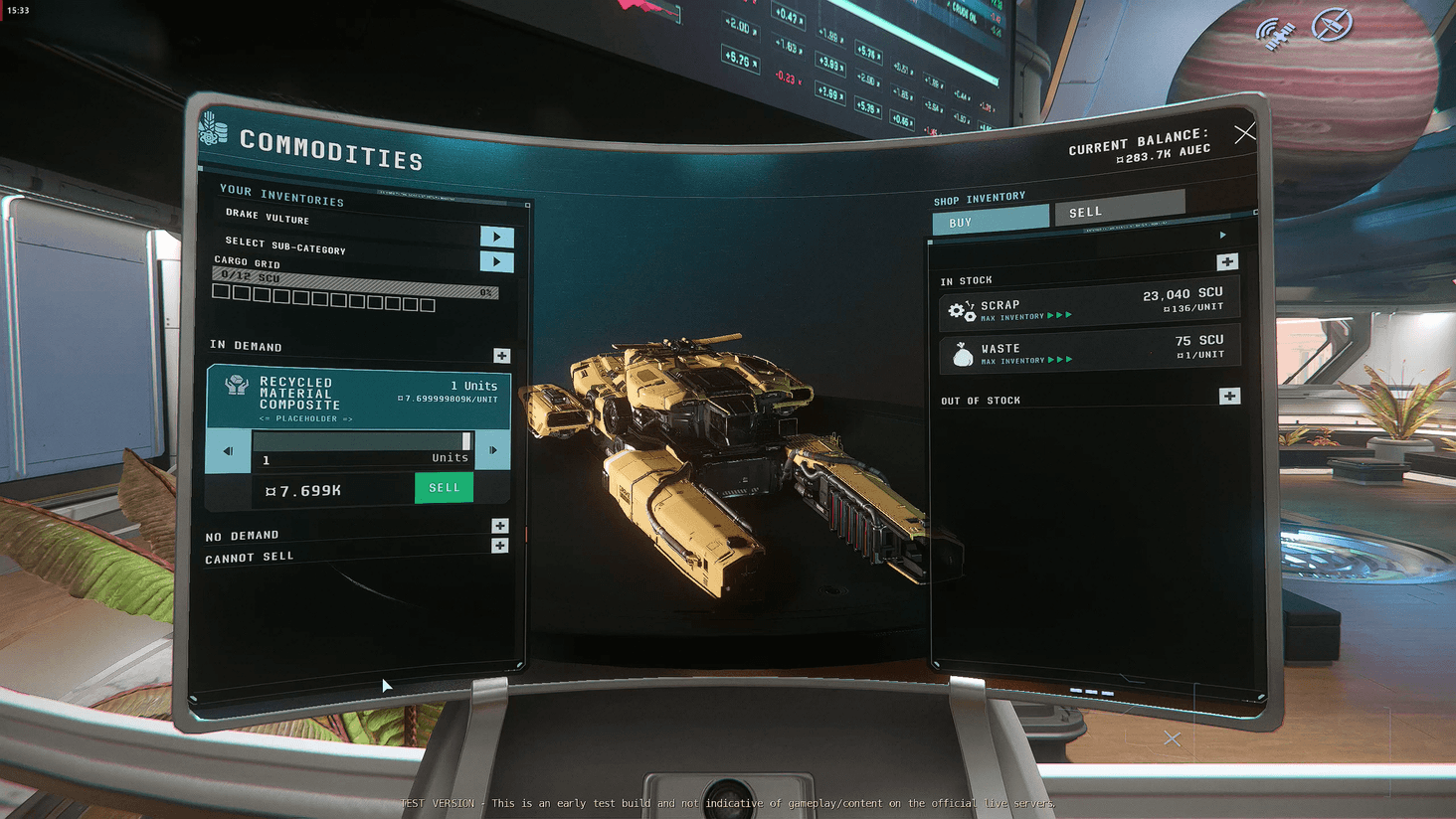Select the Waste commodity row
The width and height of the screenshot is (1456, 819).
1088,350
